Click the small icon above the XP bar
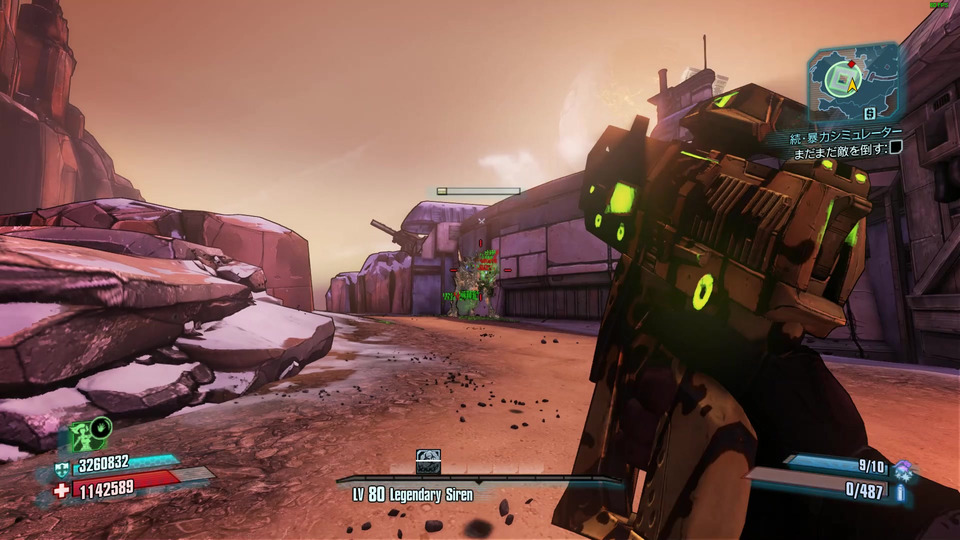Screen dimensions: 960x540 (428, 462)
